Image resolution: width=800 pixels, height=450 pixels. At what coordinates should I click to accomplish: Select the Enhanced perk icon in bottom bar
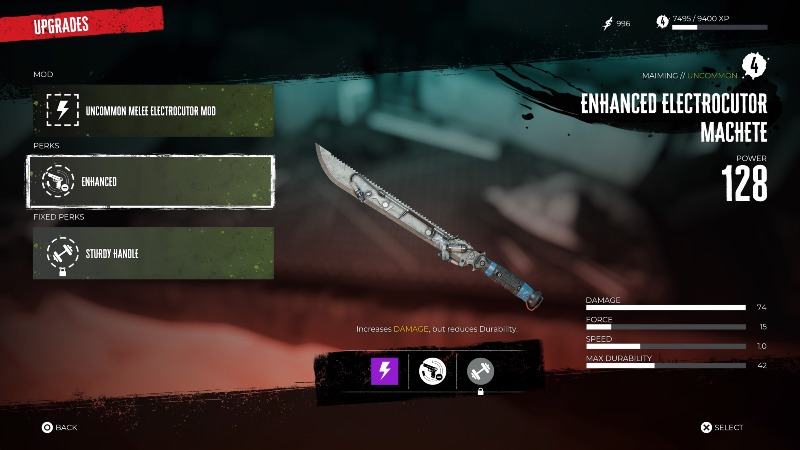click(x=433, y=371)
